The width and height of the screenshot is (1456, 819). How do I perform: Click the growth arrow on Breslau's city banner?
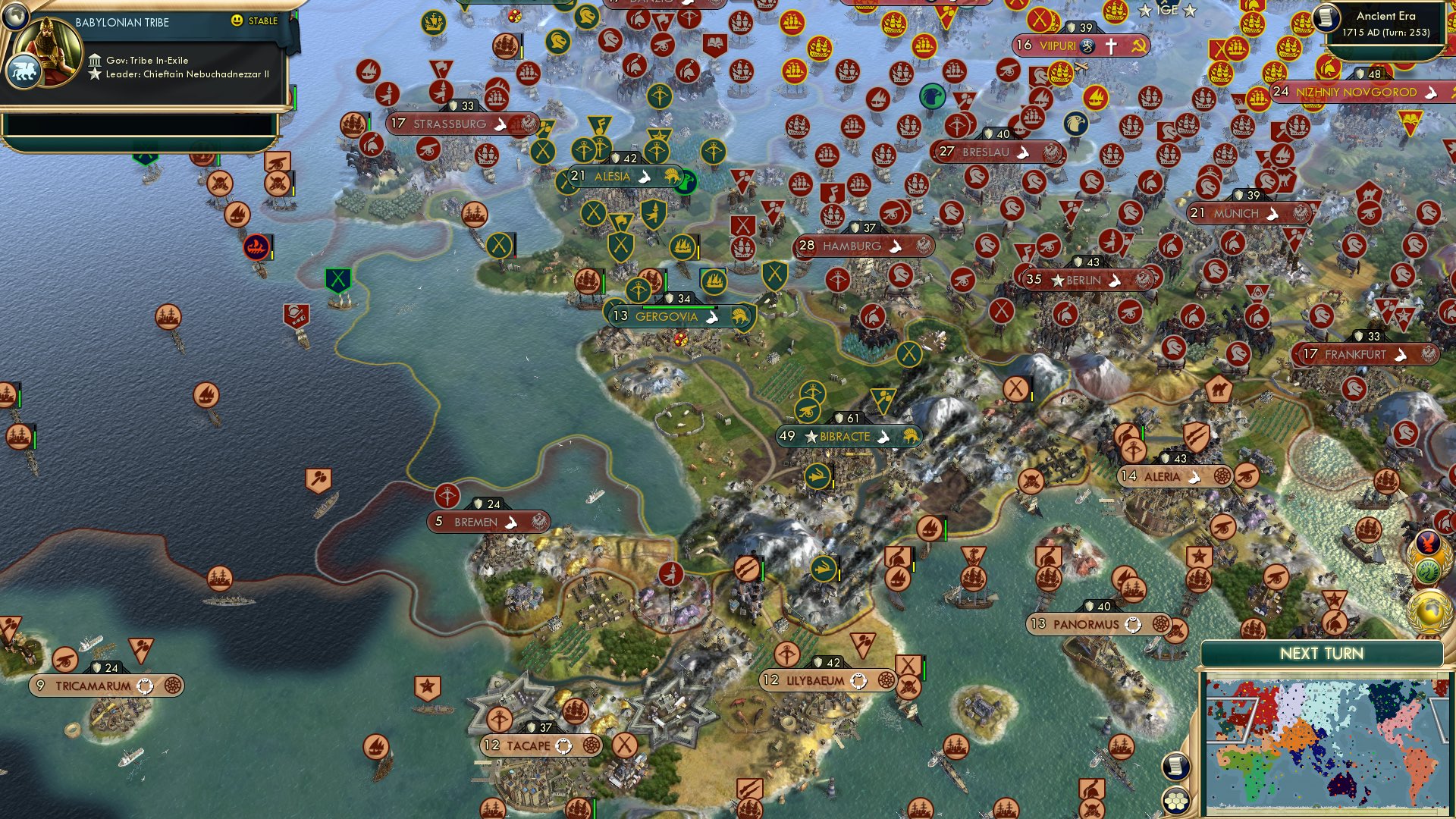coord(1024,152)
